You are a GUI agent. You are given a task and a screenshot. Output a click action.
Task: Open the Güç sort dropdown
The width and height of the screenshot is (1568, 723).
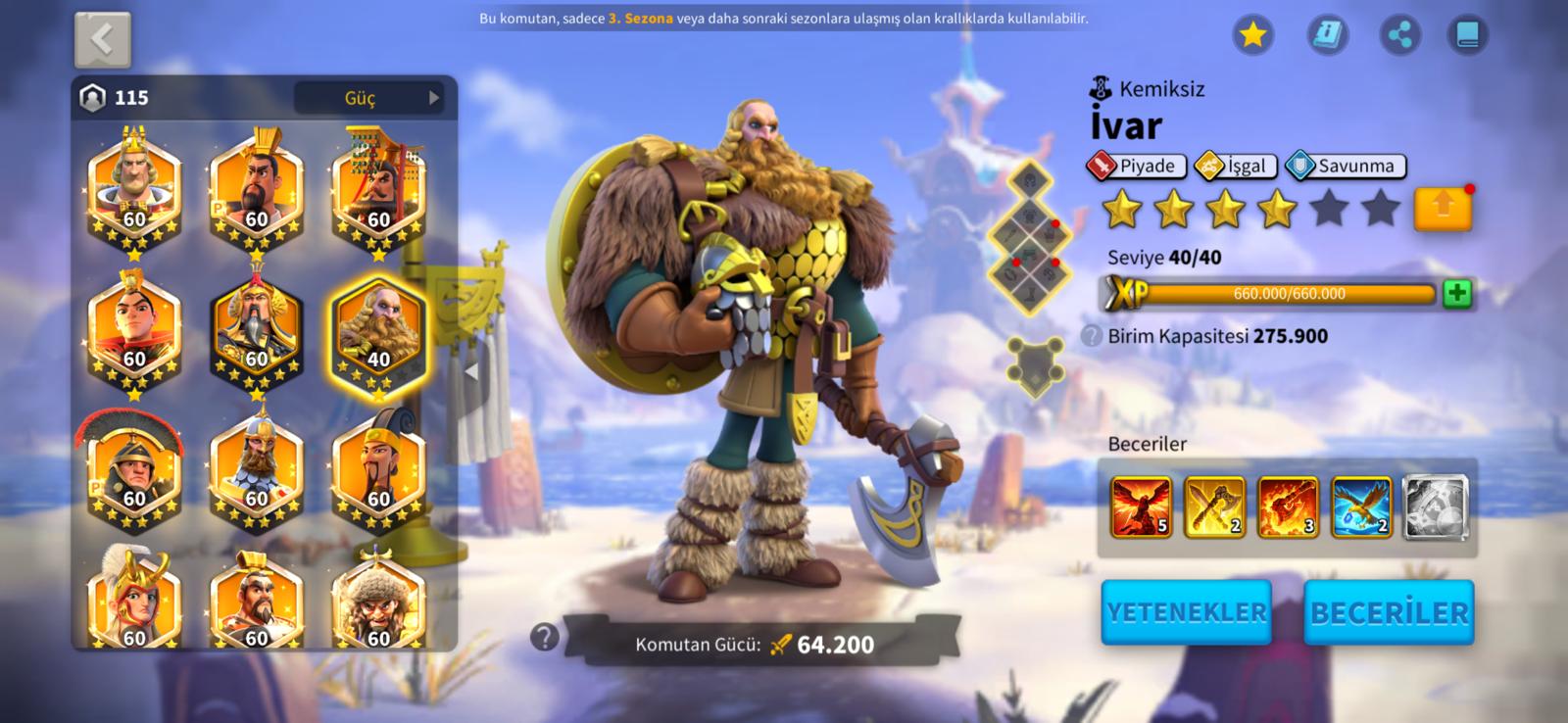[x=369, y=98]
